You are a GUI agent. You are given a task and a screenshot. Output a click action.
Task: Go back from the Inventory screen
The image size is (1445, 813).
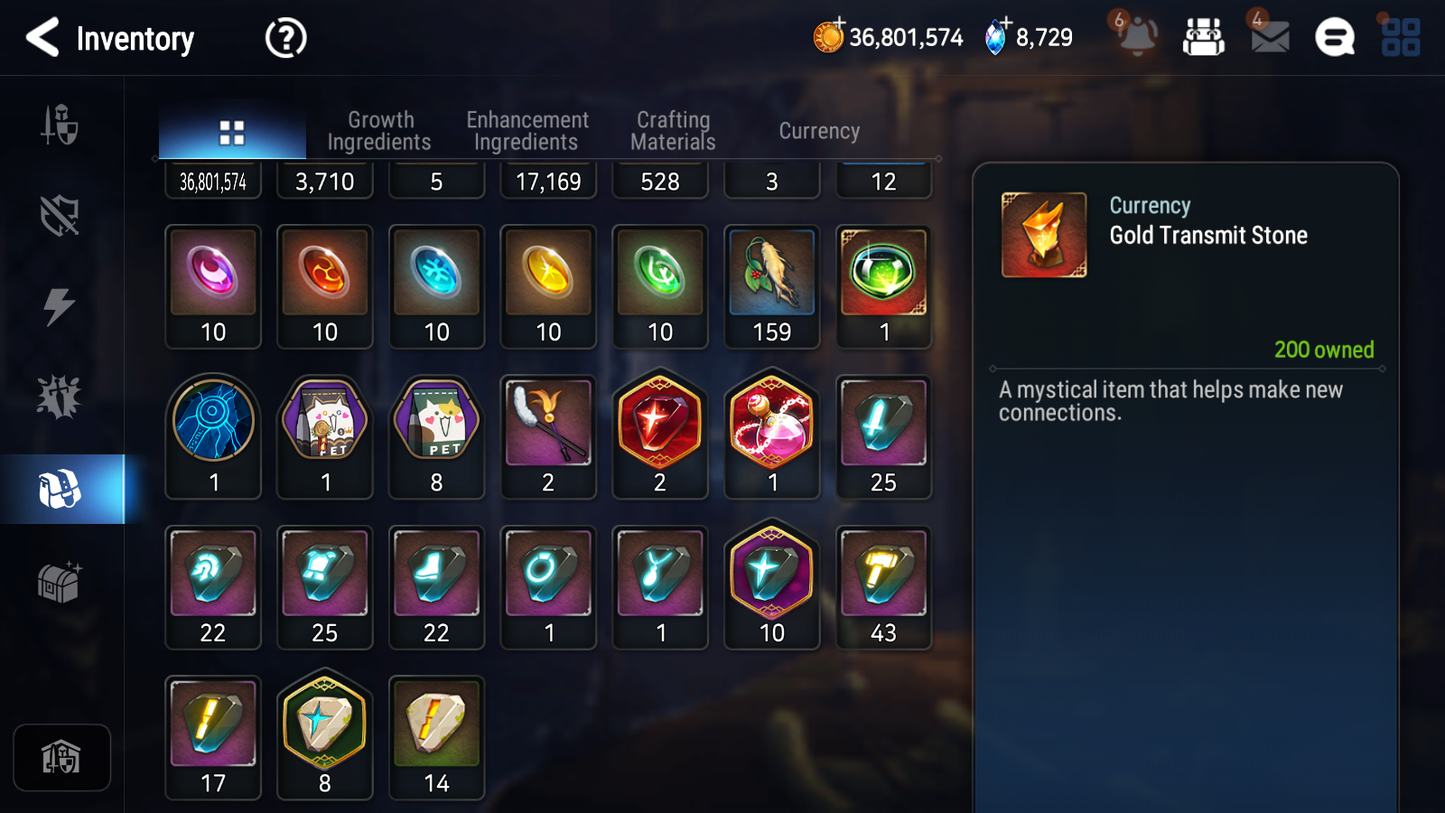point(42,38)
